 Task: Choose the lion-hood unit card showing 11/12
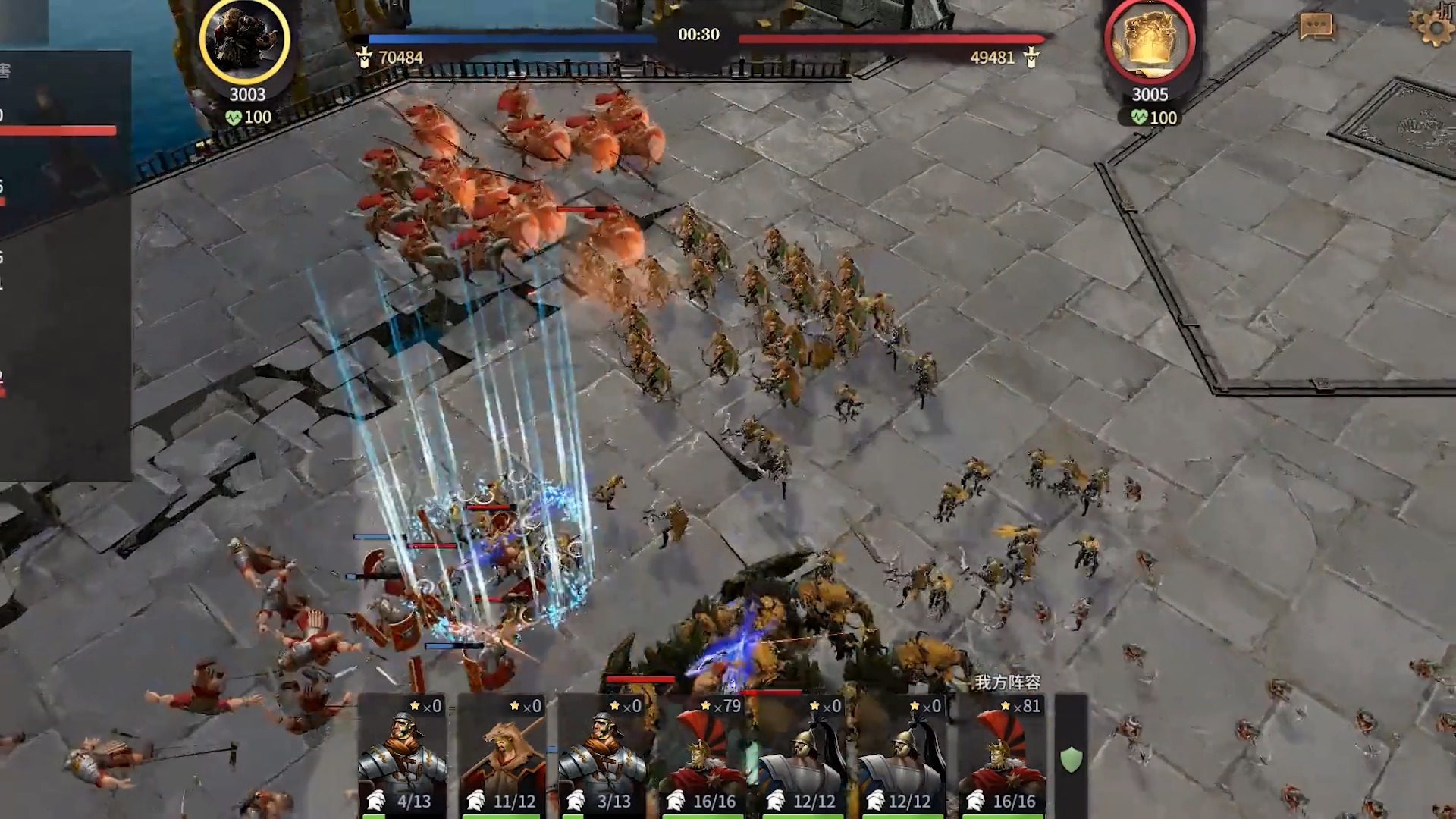(502, 756)
